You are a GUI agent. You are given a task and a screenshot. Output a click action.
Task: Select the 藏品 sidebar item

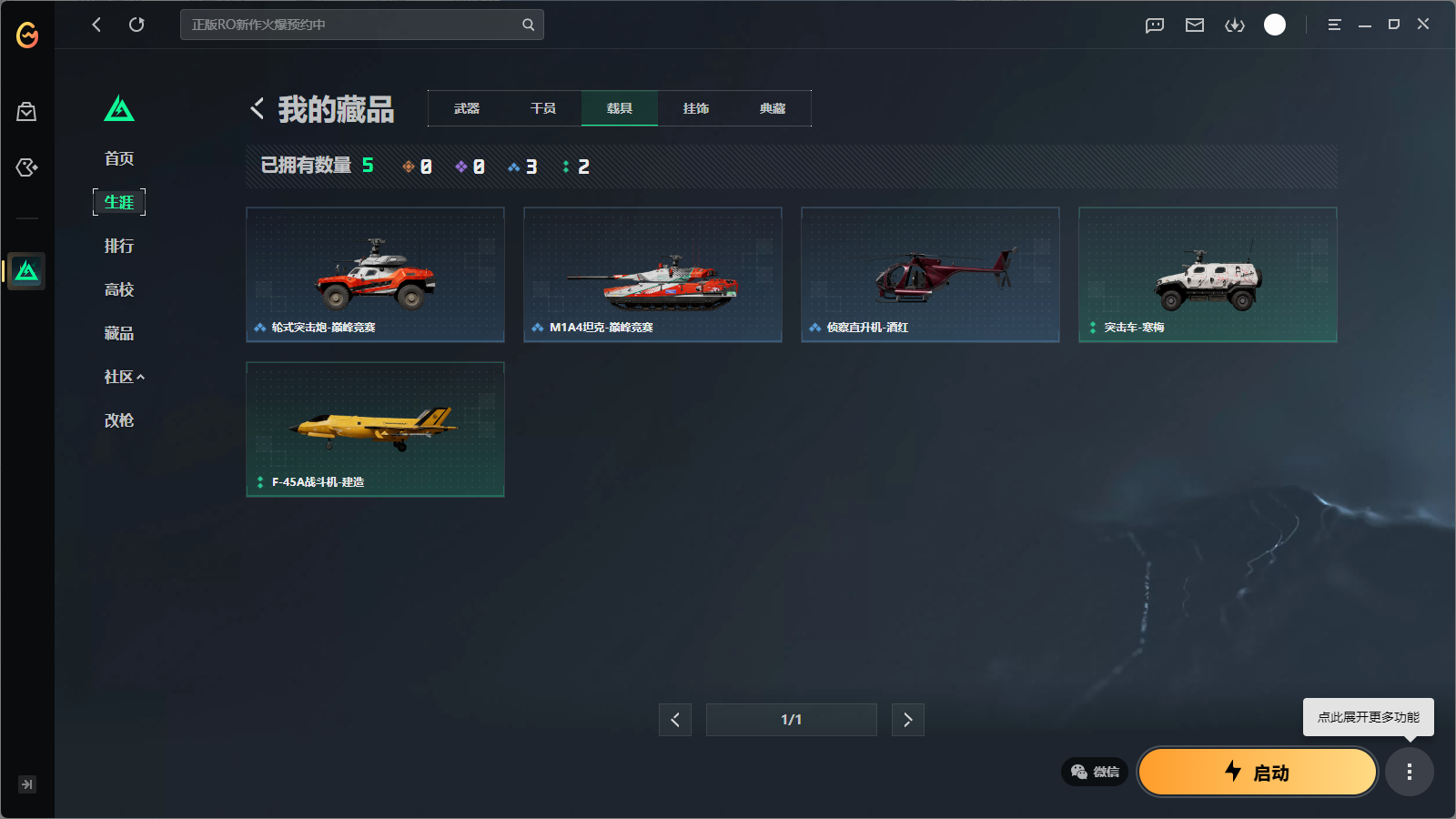pyautogui.click(x=119, y=333)
